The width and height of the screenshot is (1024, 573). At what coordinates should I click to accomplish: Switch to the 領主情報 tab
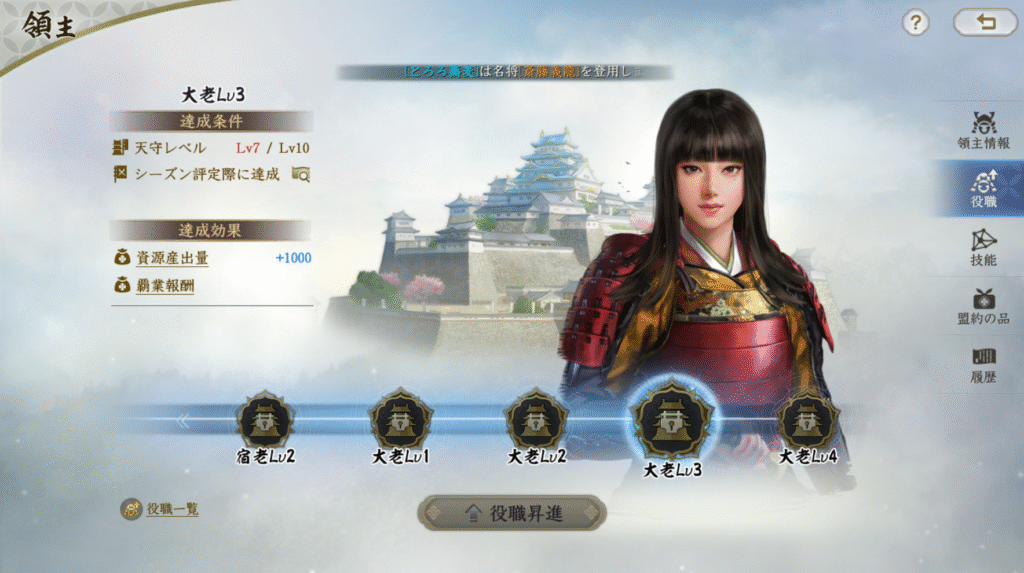point(983,130)
